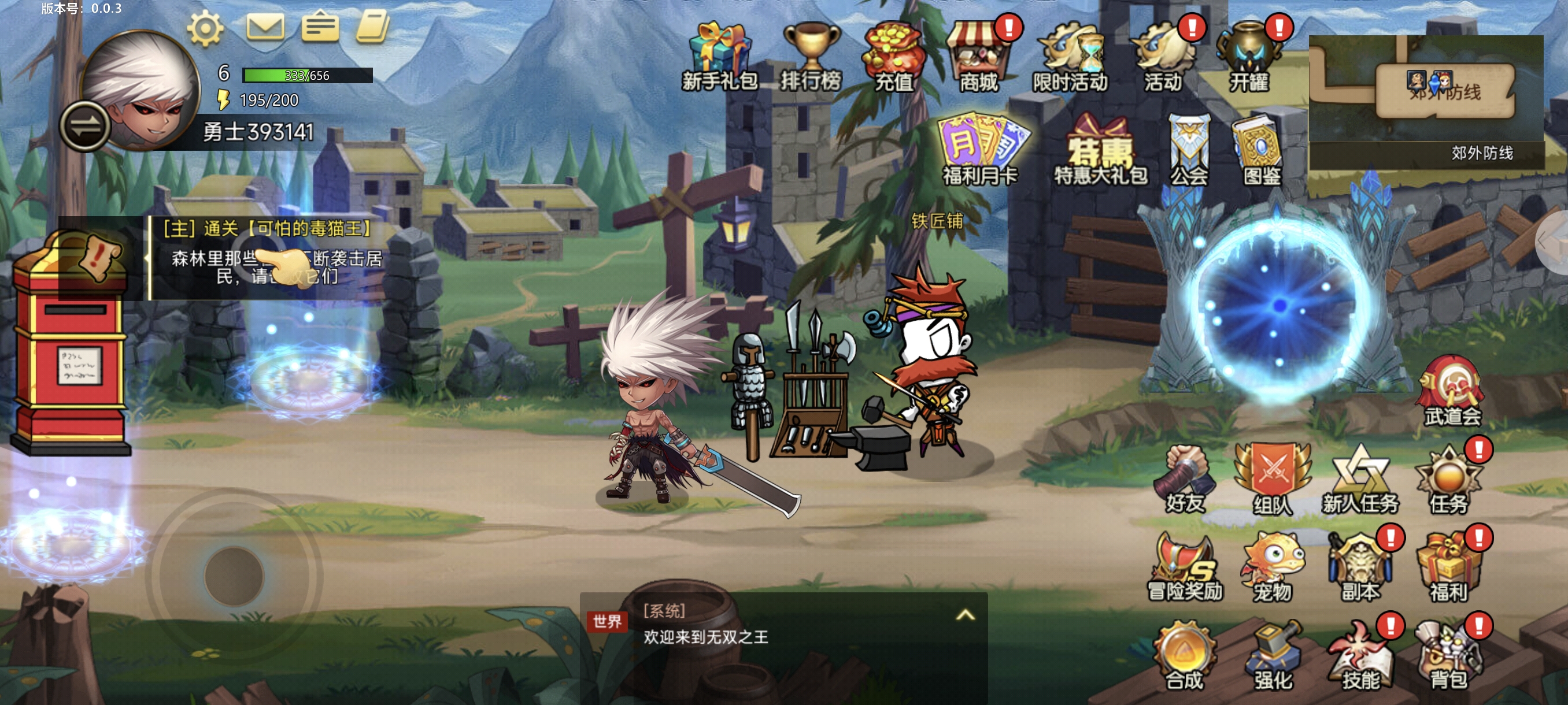Open 限时活动 timed events
The height and width of the screenshot is (705, 1568).
coord(1070,55)
